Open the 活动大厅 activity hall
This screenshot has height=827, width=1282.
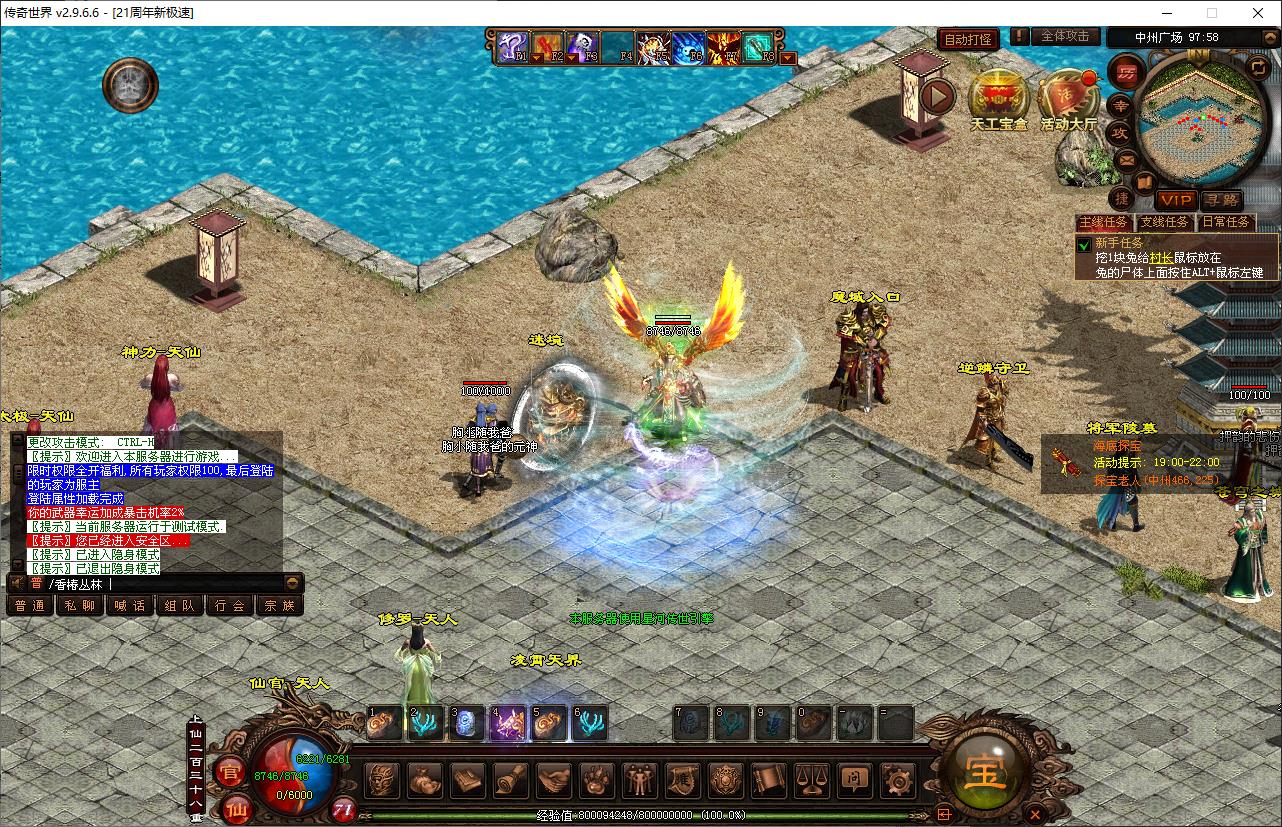pyautogui.click(x=1068, y=100)
